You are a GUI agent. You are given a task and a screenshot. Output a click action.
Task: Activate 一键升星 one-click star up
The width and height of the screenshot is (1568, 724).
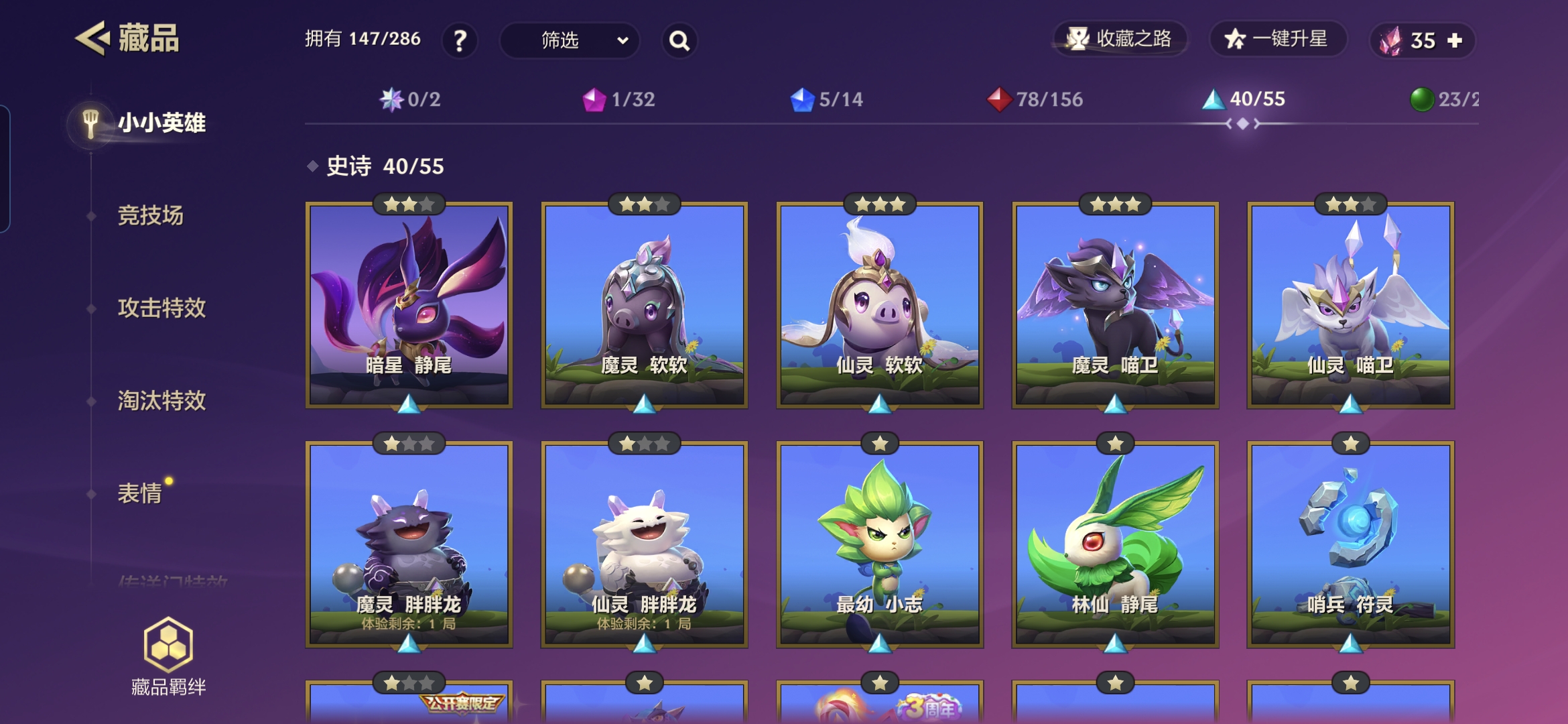tap(1277, 39)
